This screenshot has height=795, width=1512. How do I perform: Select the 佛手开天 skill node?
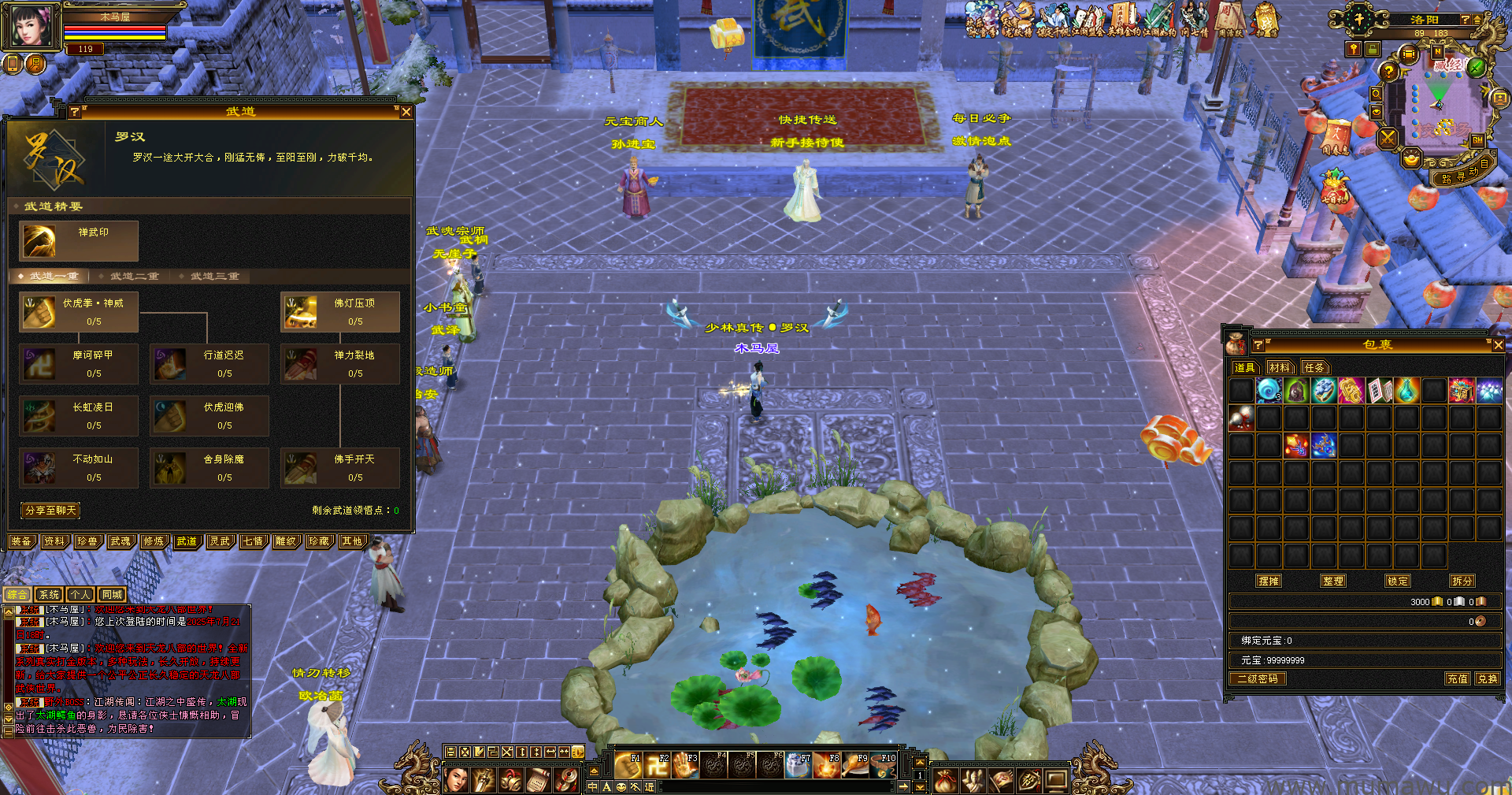coord(340,468)
